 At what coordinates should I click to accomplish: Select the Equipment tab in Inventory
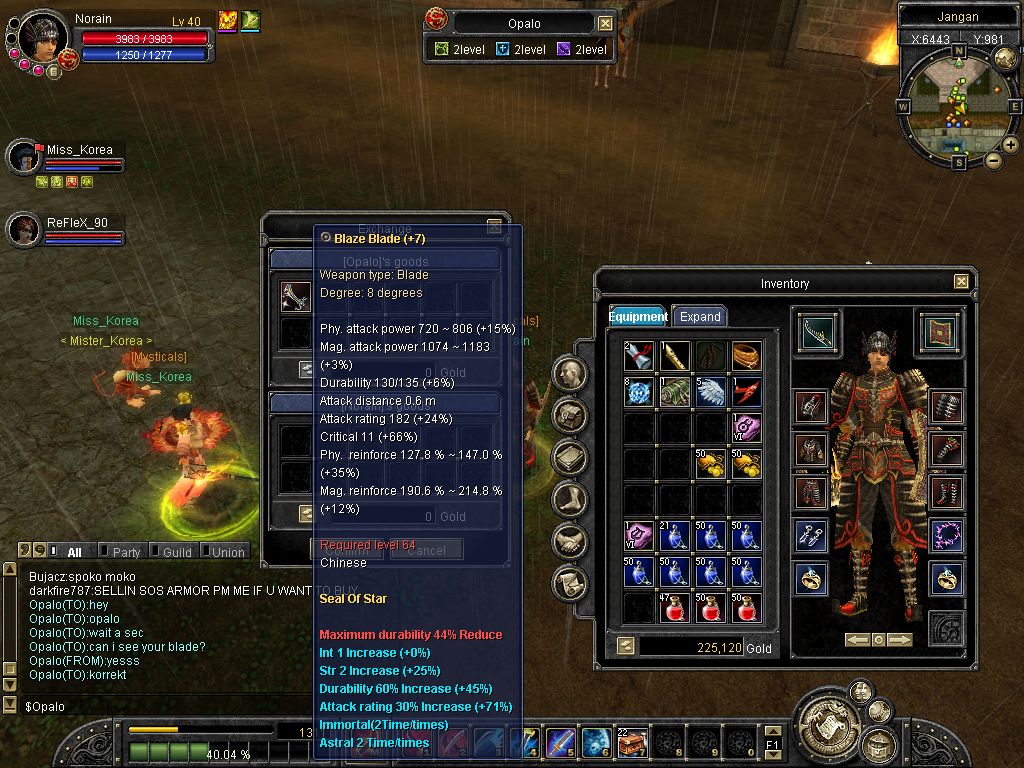(638, 316)
